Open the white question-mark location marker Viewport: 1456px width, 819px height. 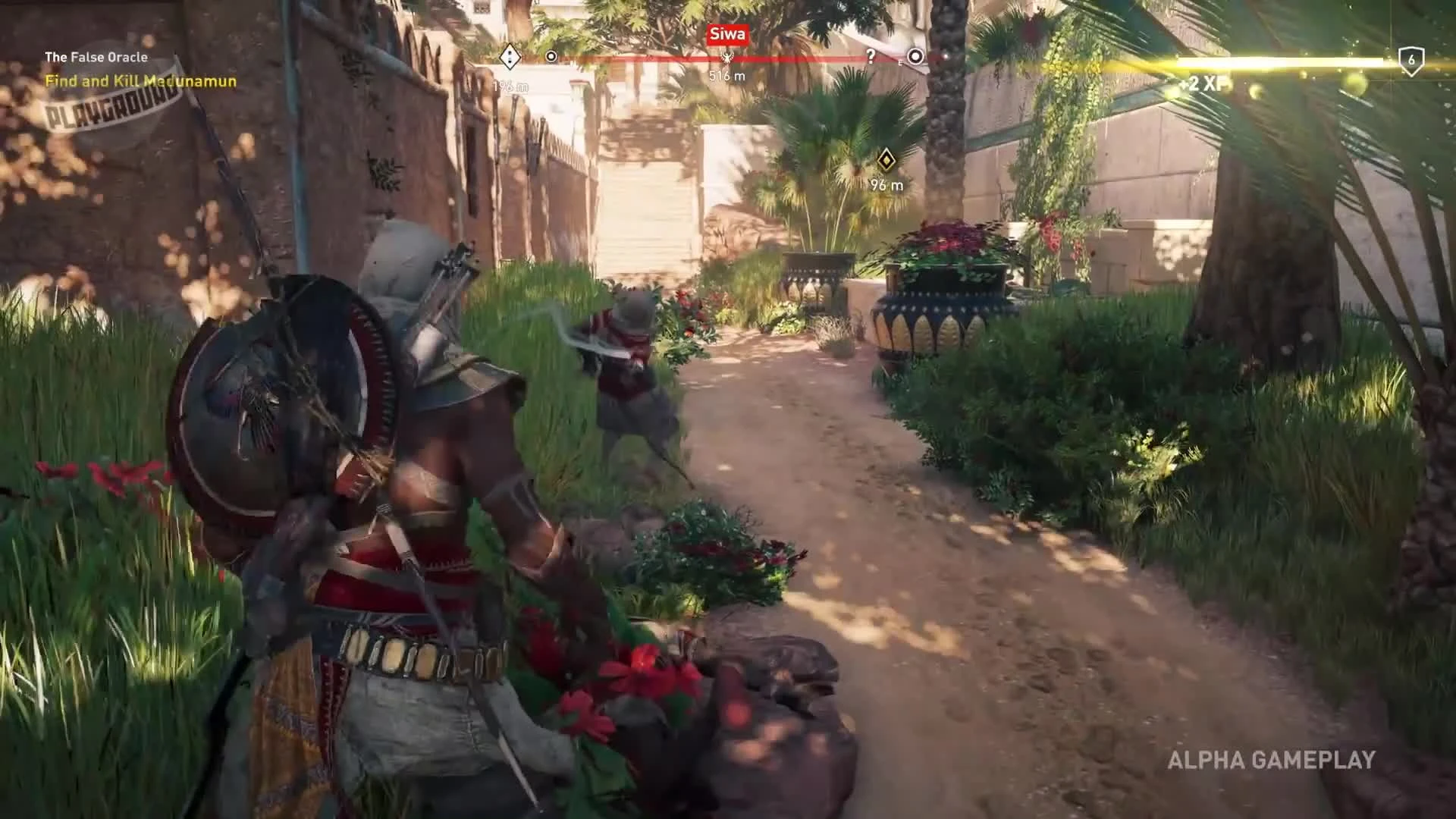point(870,56)
